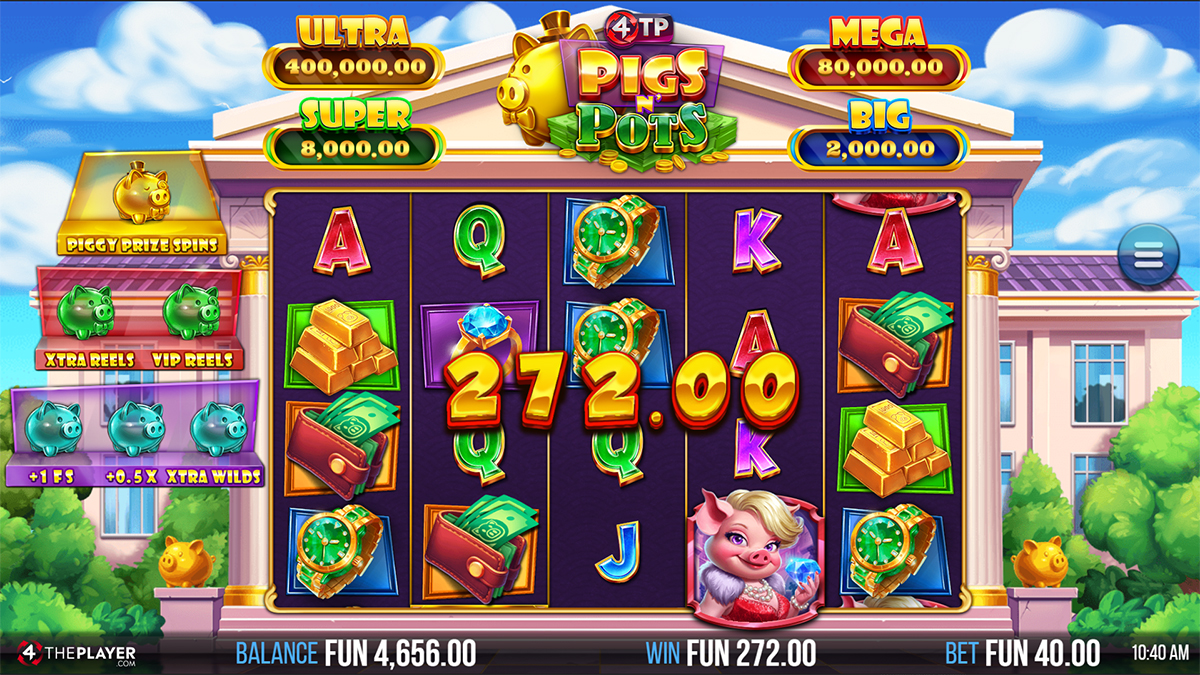The width and height of the screenshot is (1200, 675).
Task: Open the hamburger menu button
Action: tap(1148, 256)
